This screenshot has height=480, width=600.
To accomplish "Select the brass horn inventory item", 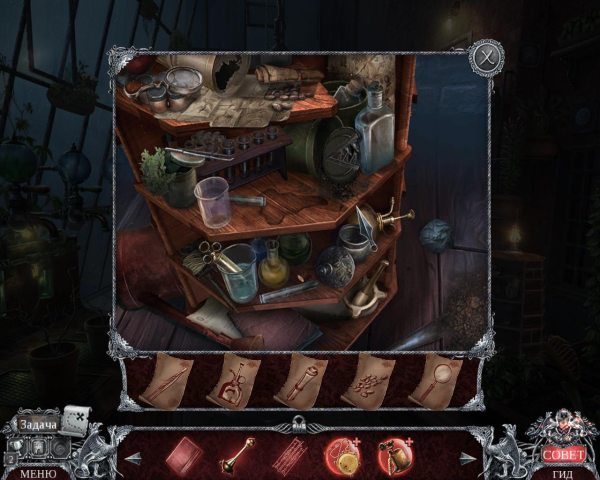I will click(238, 453).
